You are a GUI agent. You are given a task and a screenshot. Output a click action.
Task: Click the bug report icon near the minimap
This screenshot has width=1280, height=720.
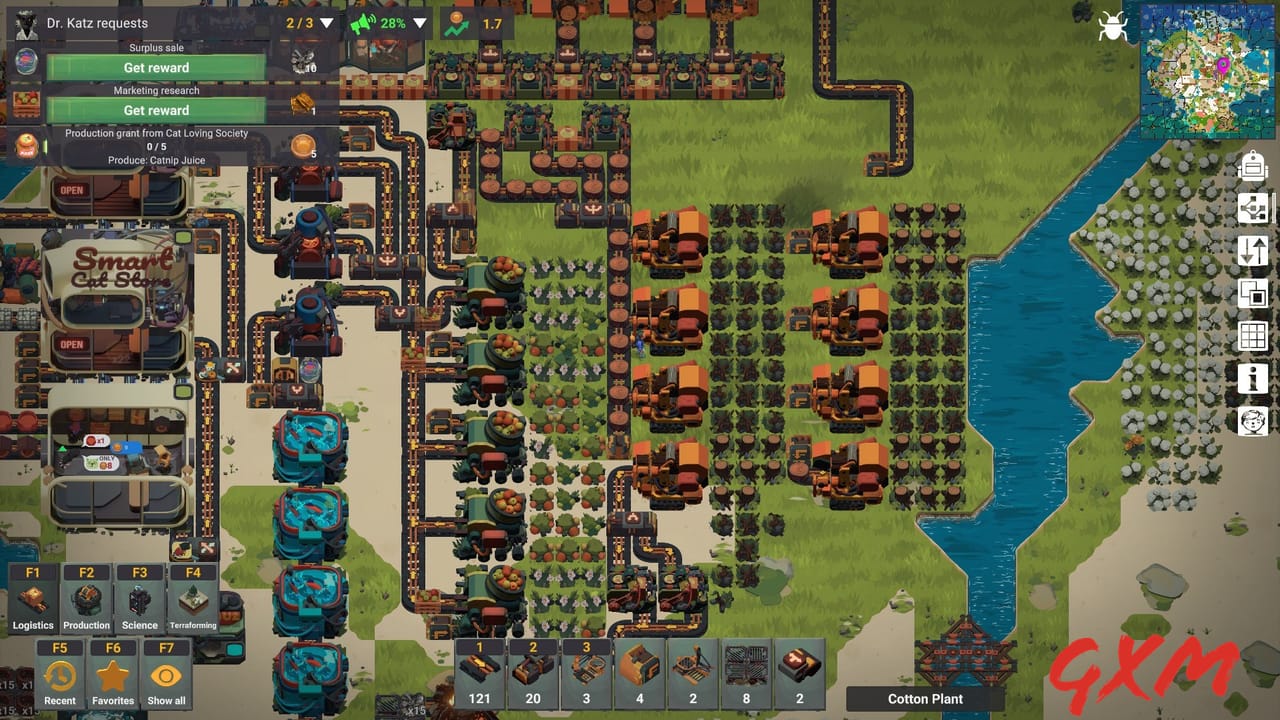pos(1113,27)
